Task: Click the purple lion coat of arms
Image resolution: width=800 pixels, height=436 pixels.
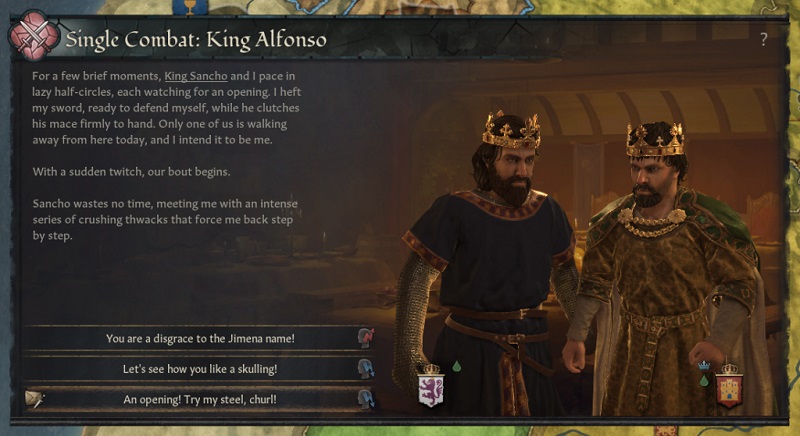Action: tap(430, 386)
